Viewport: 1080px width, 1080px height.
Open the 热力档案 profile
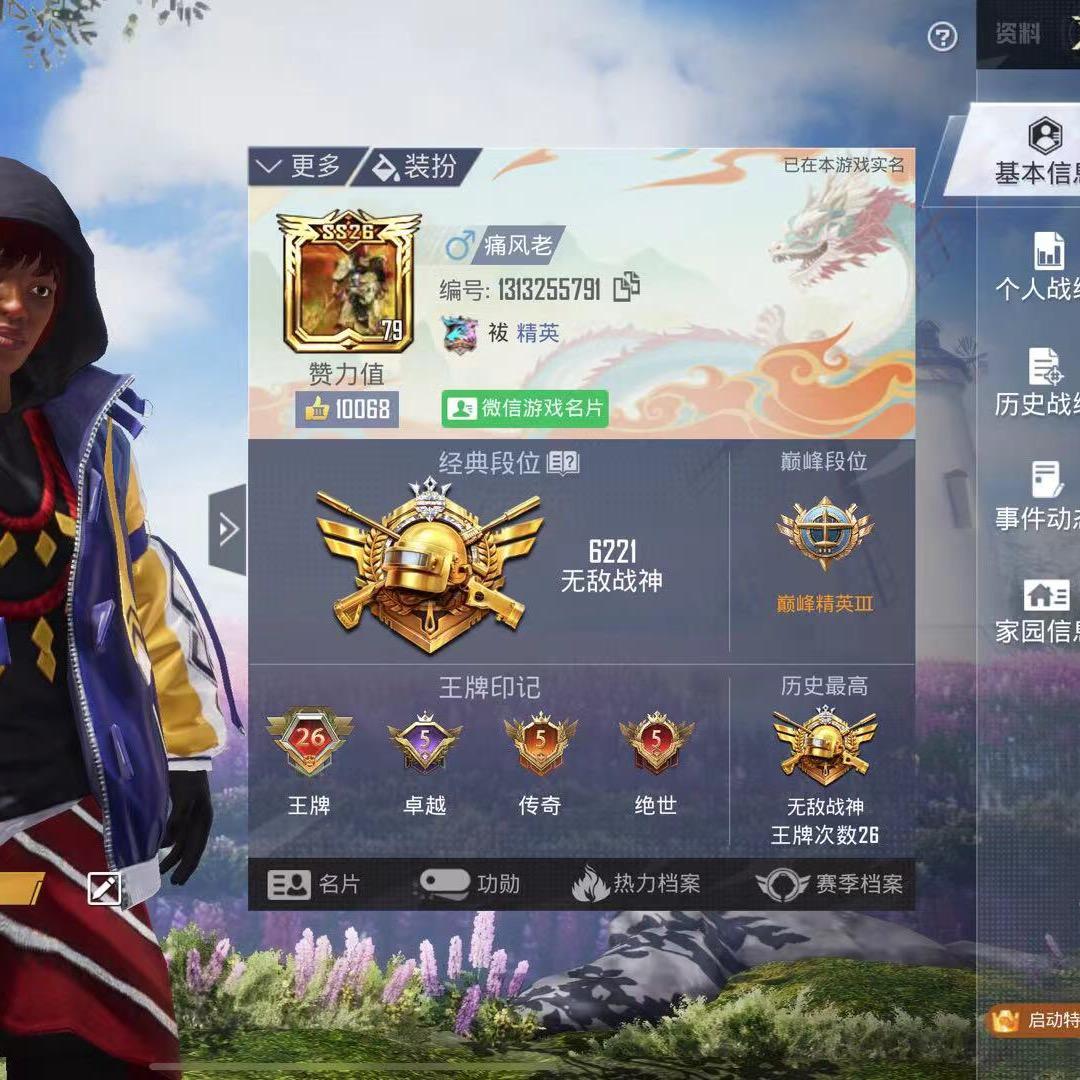coord(636,884)
